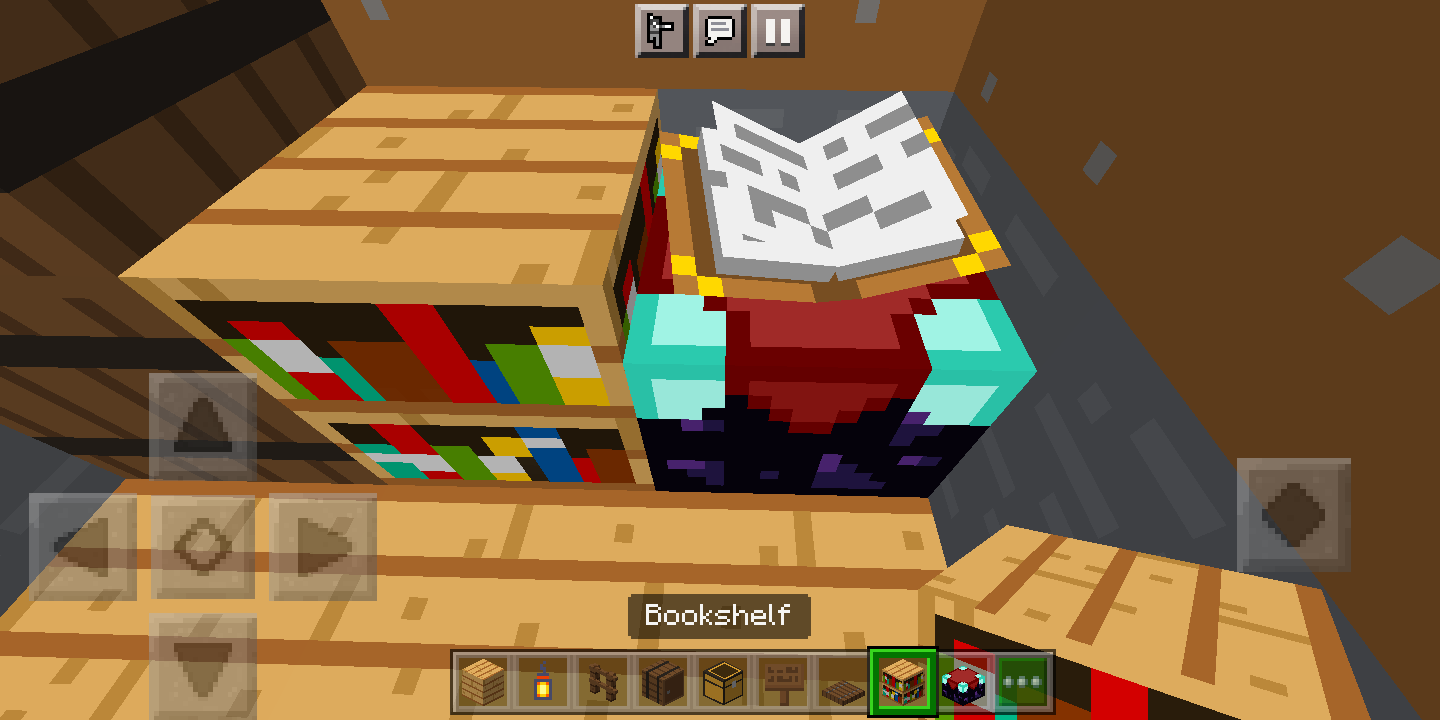Select the oak planks hotbar slot
1440x720 pixels.
(483, 682)
